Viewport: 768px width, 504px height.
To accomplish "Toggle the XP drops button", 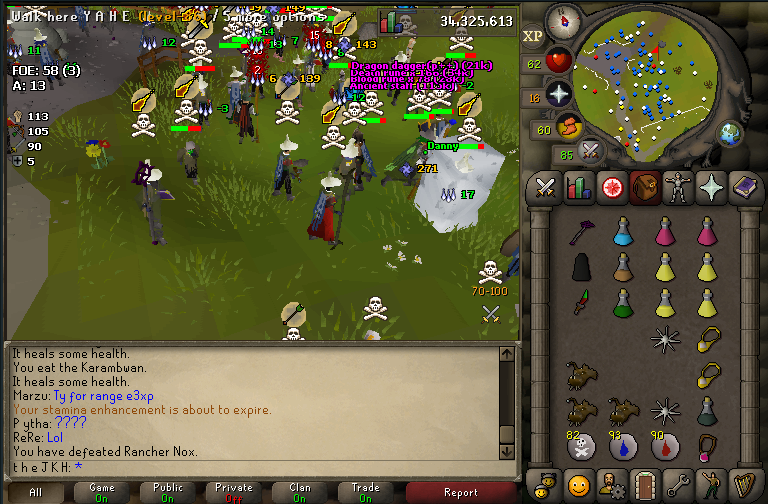I will (x=533, y=36).
